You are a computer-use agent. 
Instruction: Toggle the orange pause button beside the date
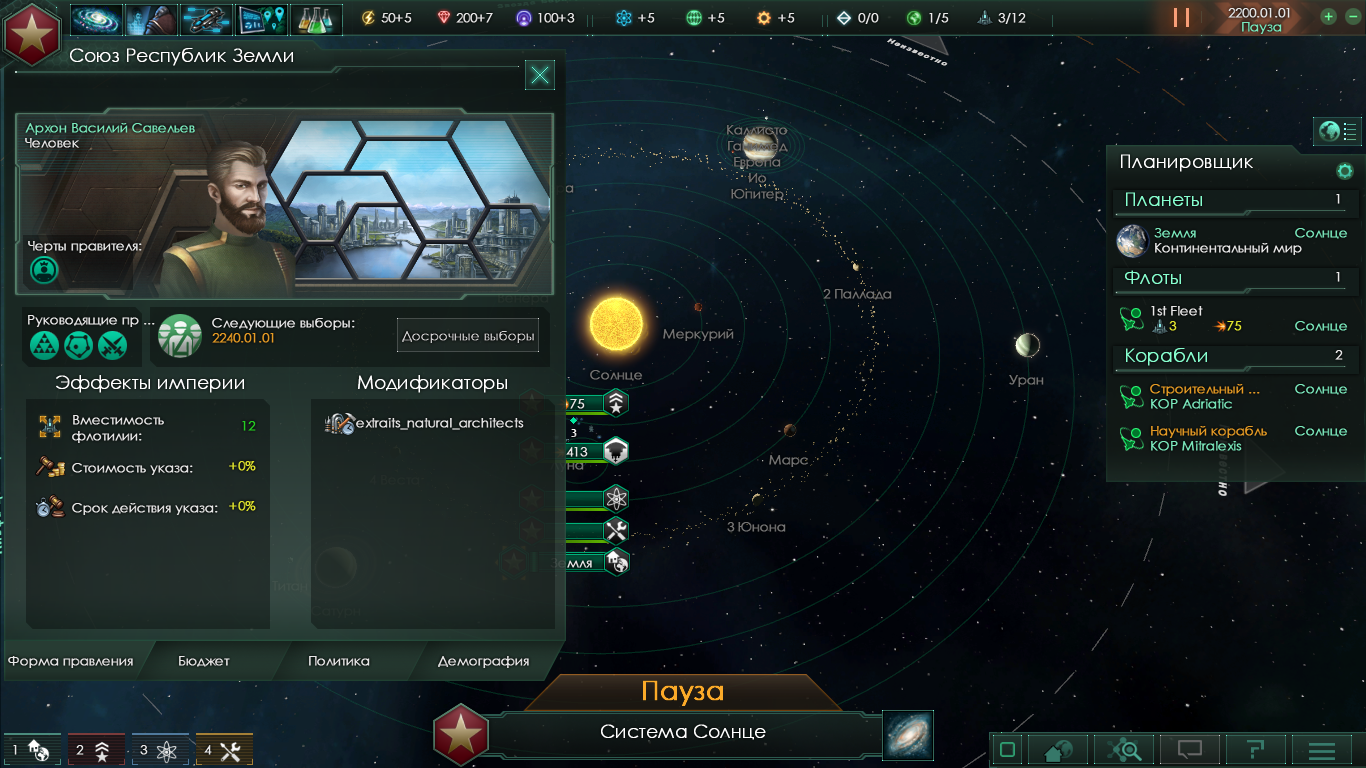tap(1182, 18)
